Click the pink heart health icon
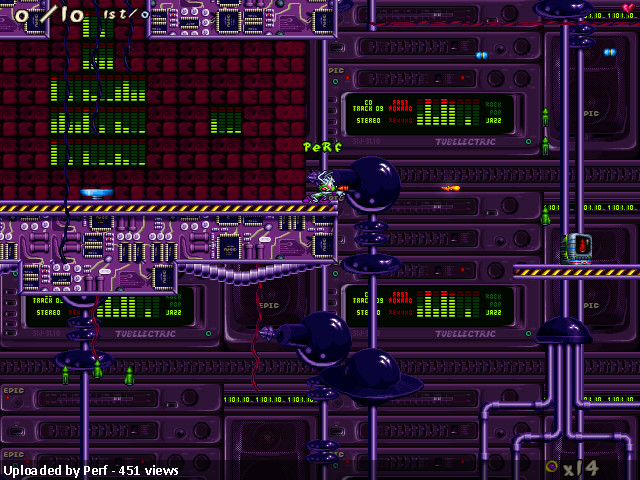 coord(627,8)
